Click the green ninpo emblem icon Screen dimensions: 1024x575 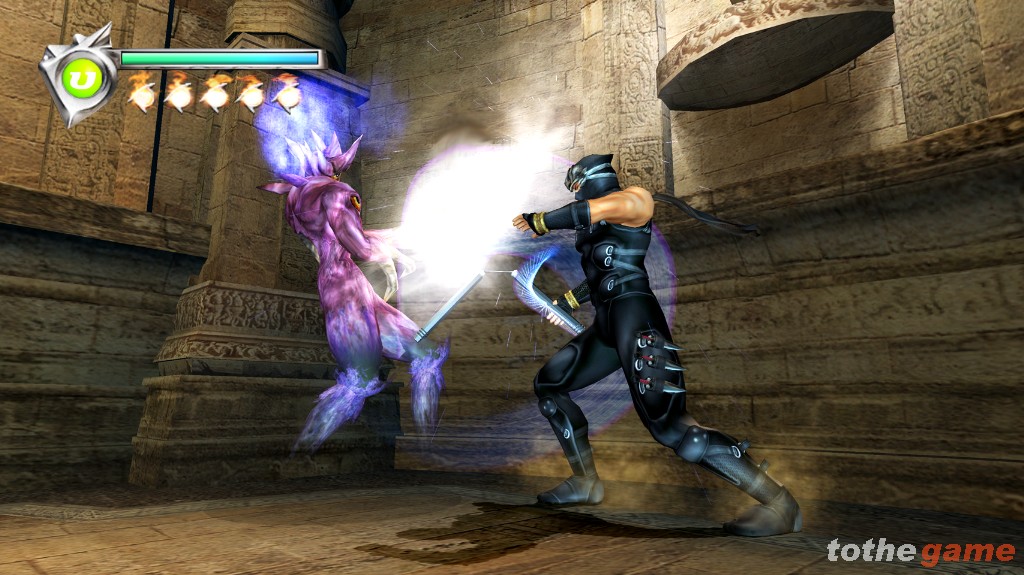coord(77,77)
